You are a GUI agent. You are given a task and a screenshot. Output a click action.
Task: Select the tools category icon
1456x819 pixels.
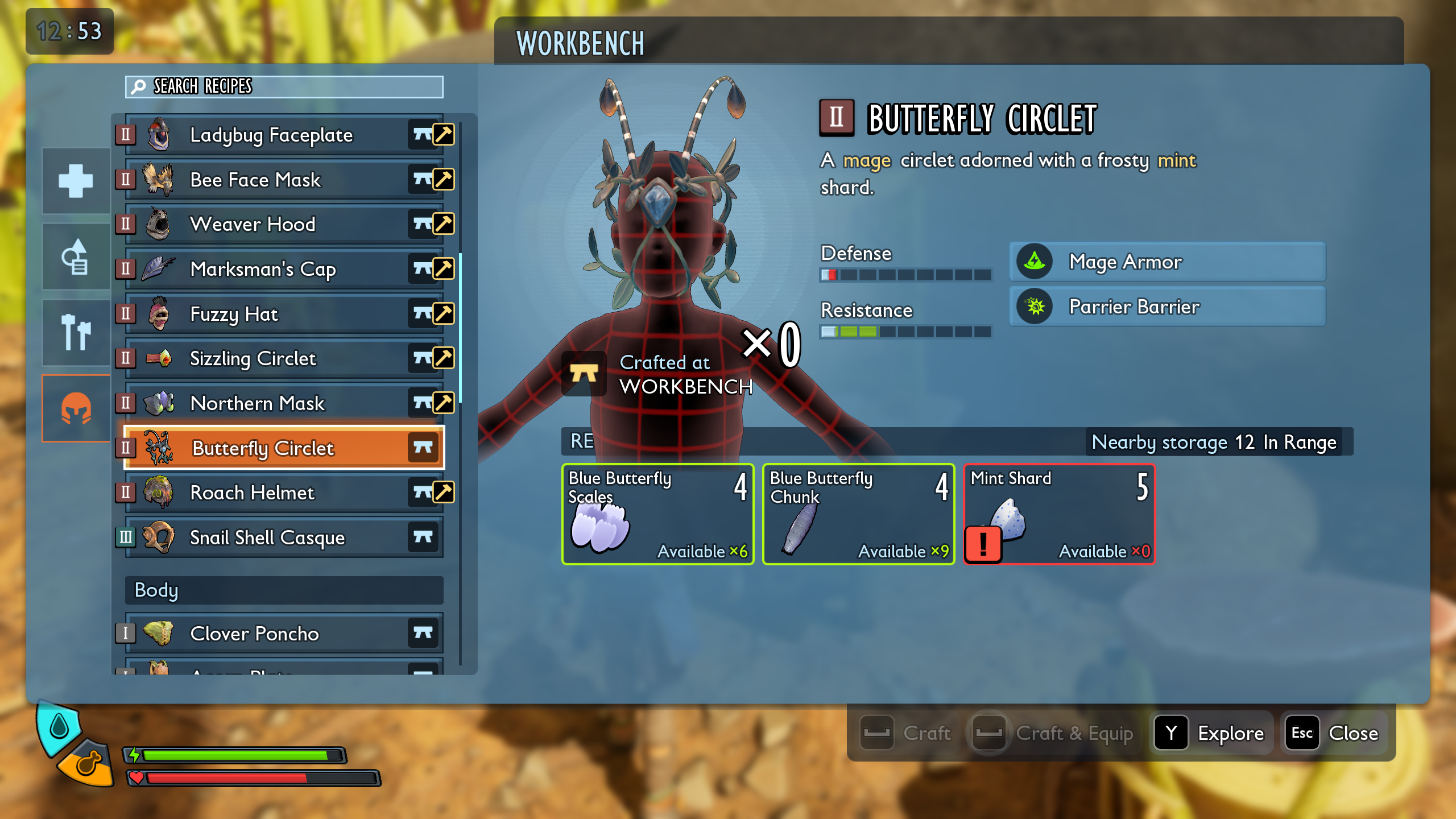click(x=75, y=332)
